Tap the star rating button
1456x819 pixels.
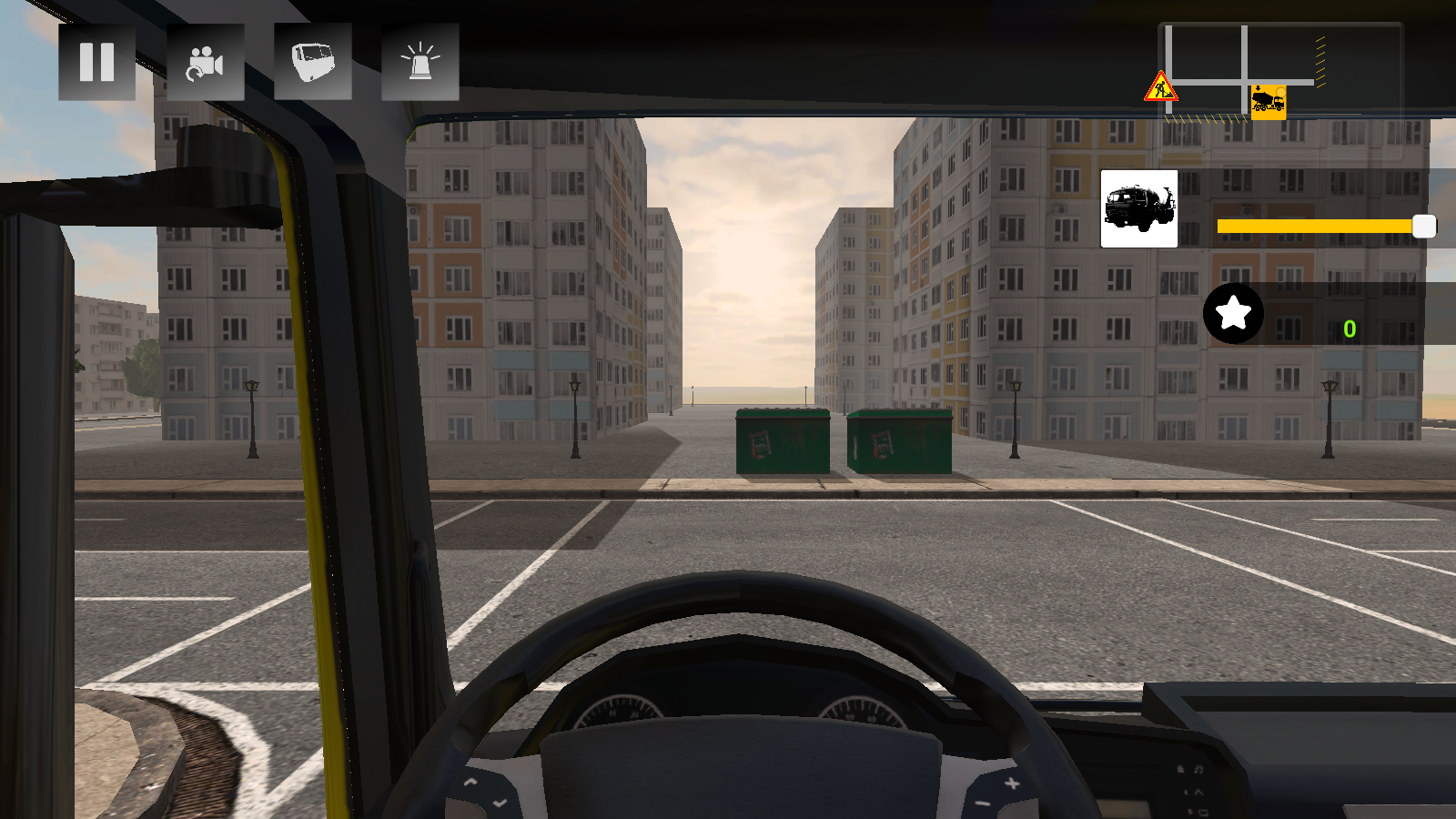click(1234, 314)
